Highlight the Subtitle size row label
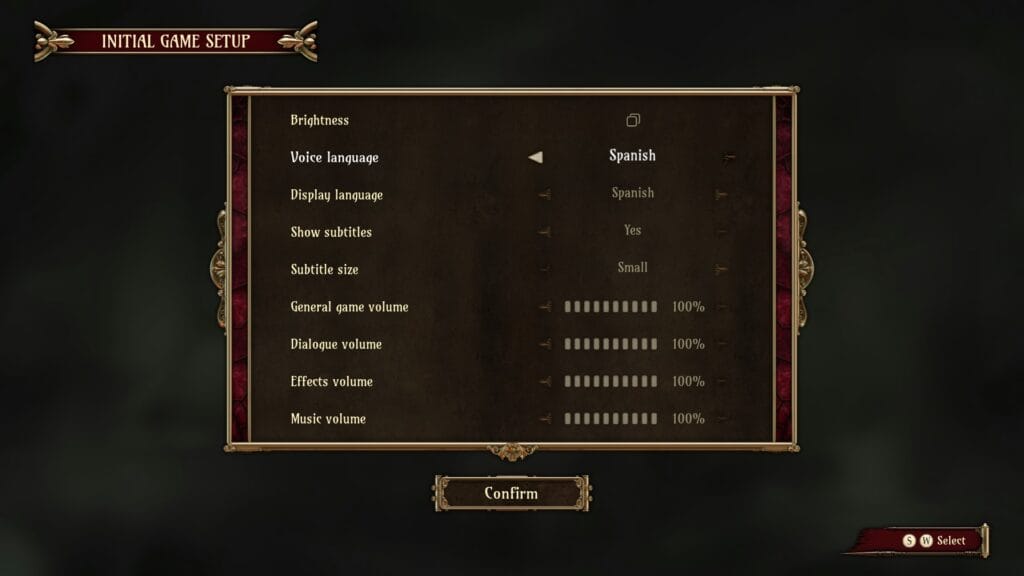The height and width of the screenshot is (576, 1024). coord(324,269)
